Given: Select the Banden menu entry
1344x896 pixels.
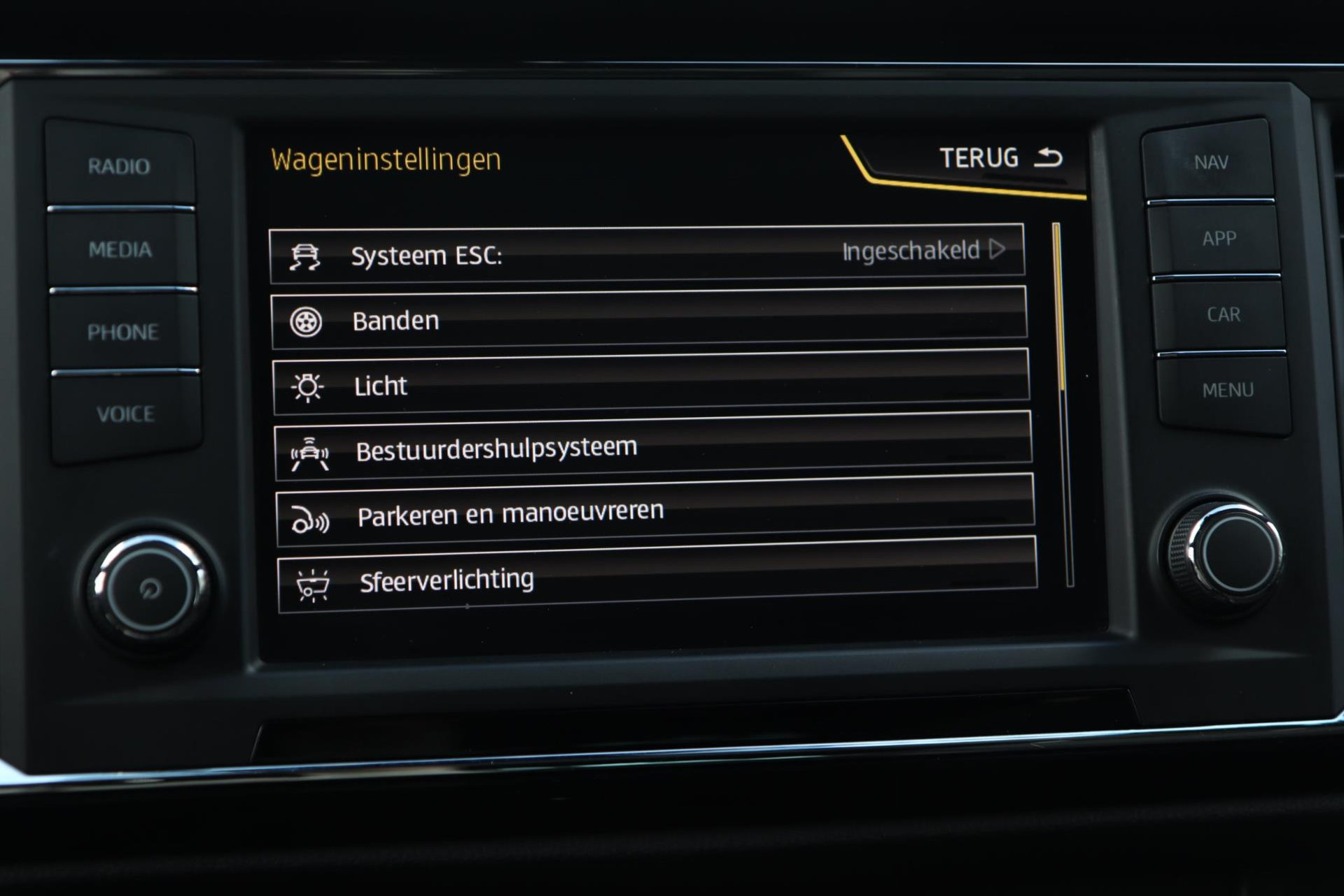Looking at the screenshot, I should tap(648, 319).
